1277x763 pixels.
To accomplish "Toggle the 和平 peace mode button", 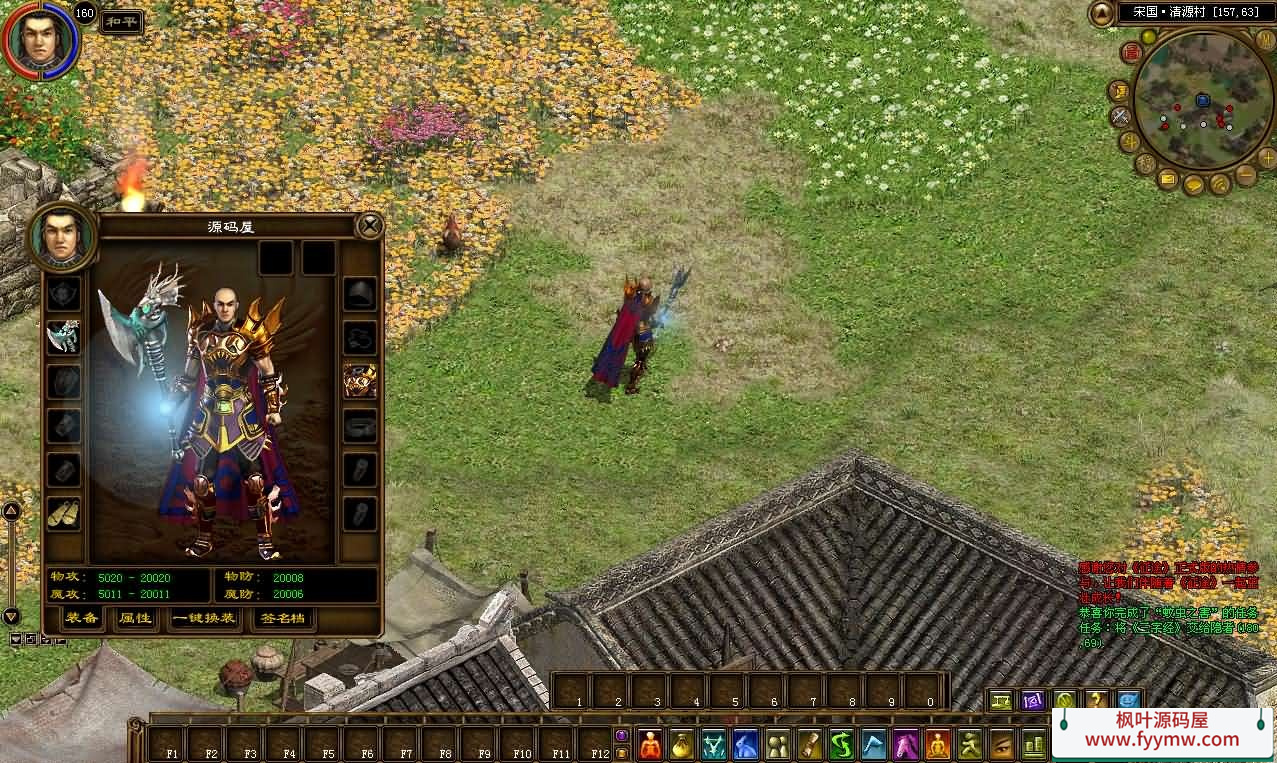I will pos(121,22).
